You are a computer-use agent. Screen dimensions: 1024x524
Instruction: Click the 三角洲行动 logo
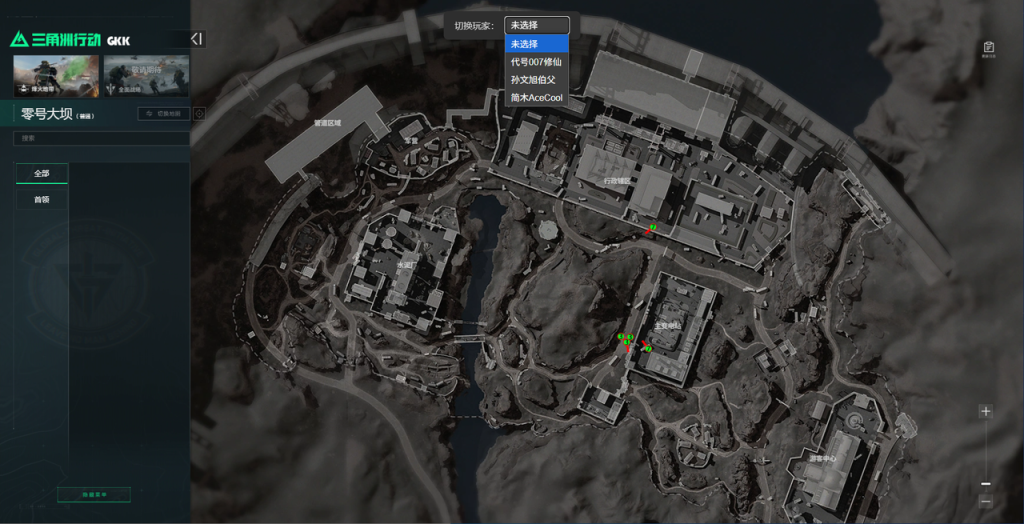pyautogui.click(x=56, y=40)
